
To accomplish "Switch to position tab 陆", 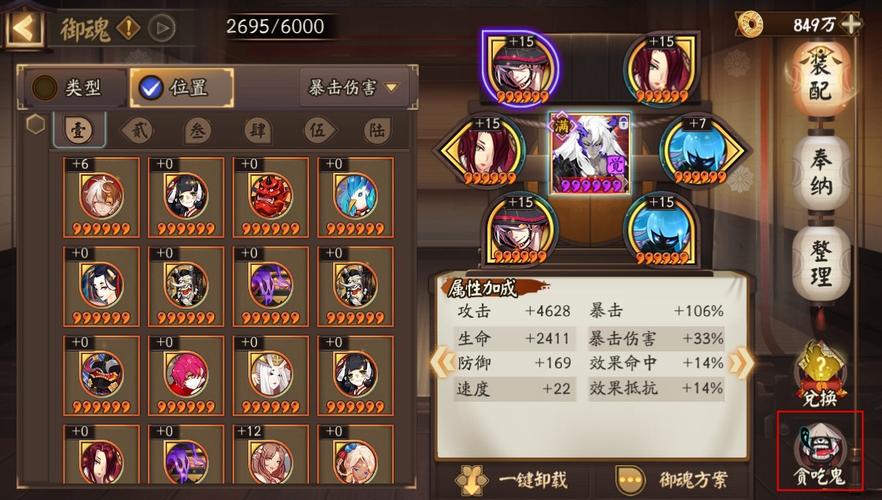I will [x=376, y=130].
